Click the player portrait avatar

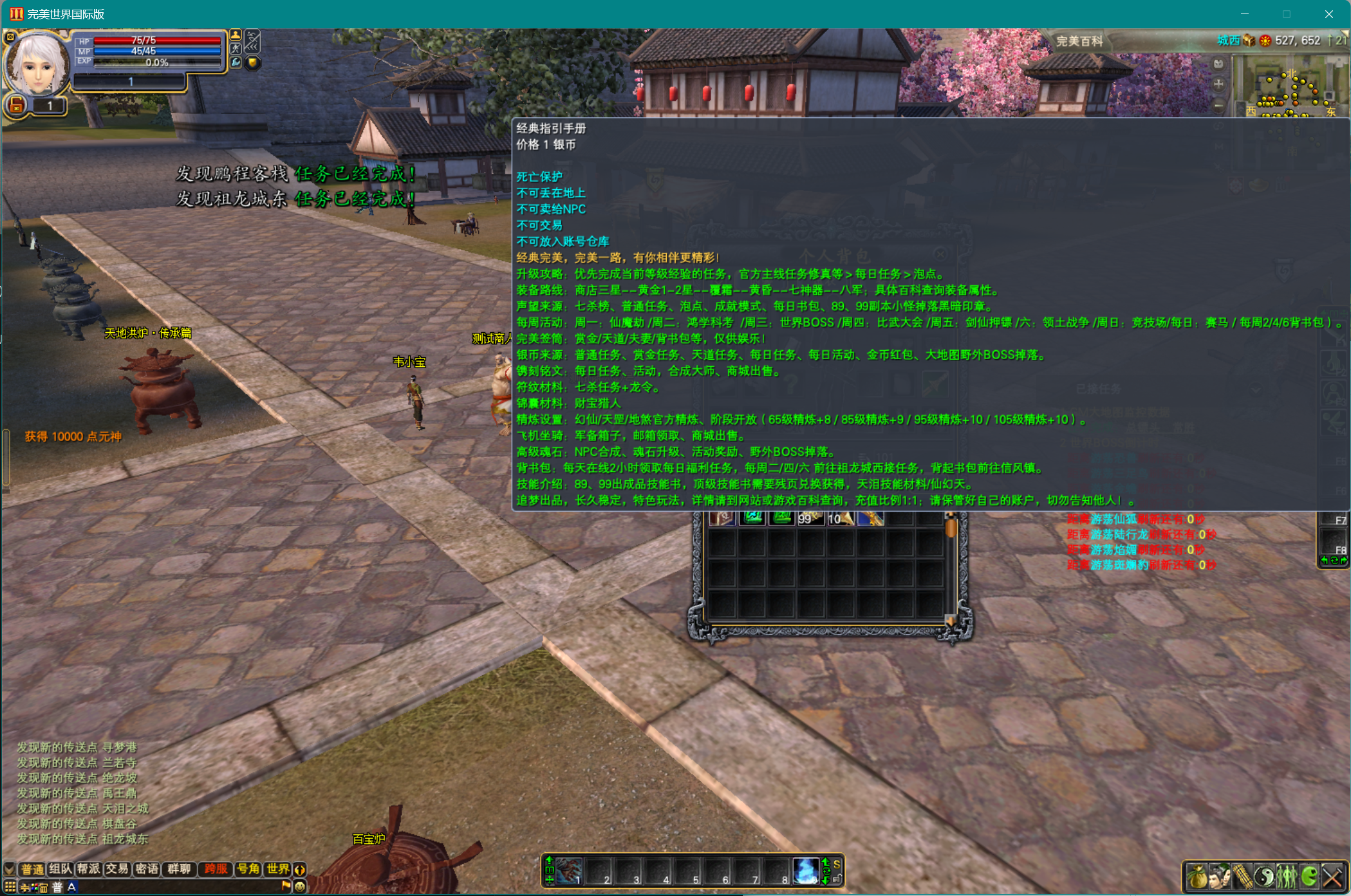pyautogui.click(x=37, y=63)
